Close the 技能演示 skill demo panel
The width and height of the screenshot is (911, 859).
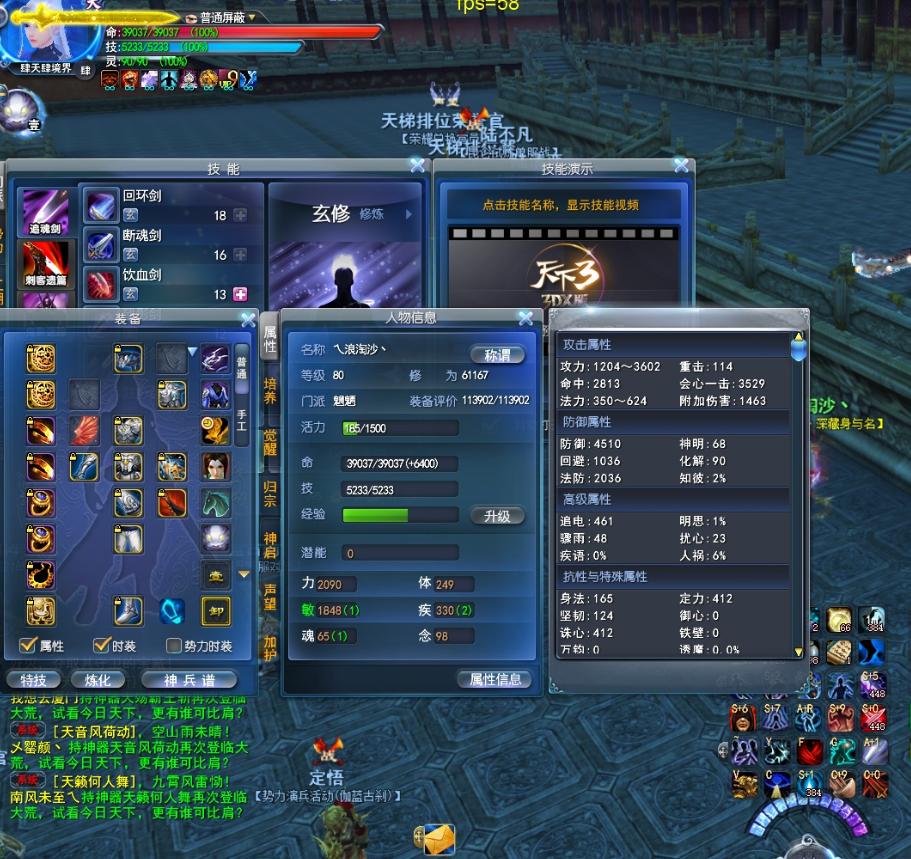tap(681, 166)
